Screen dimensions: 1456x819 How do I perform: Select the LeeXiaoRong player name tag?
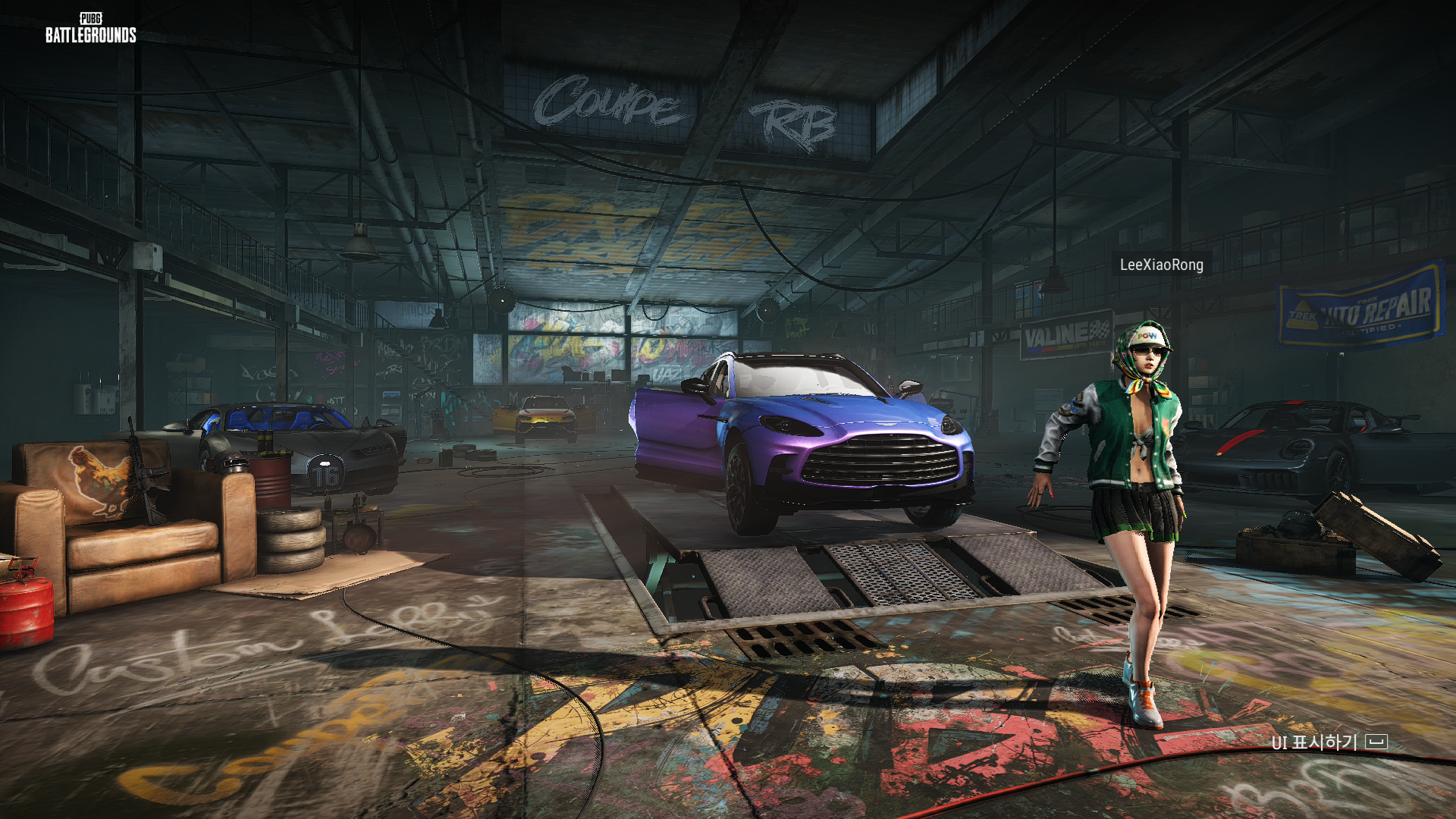(1161, 265)
